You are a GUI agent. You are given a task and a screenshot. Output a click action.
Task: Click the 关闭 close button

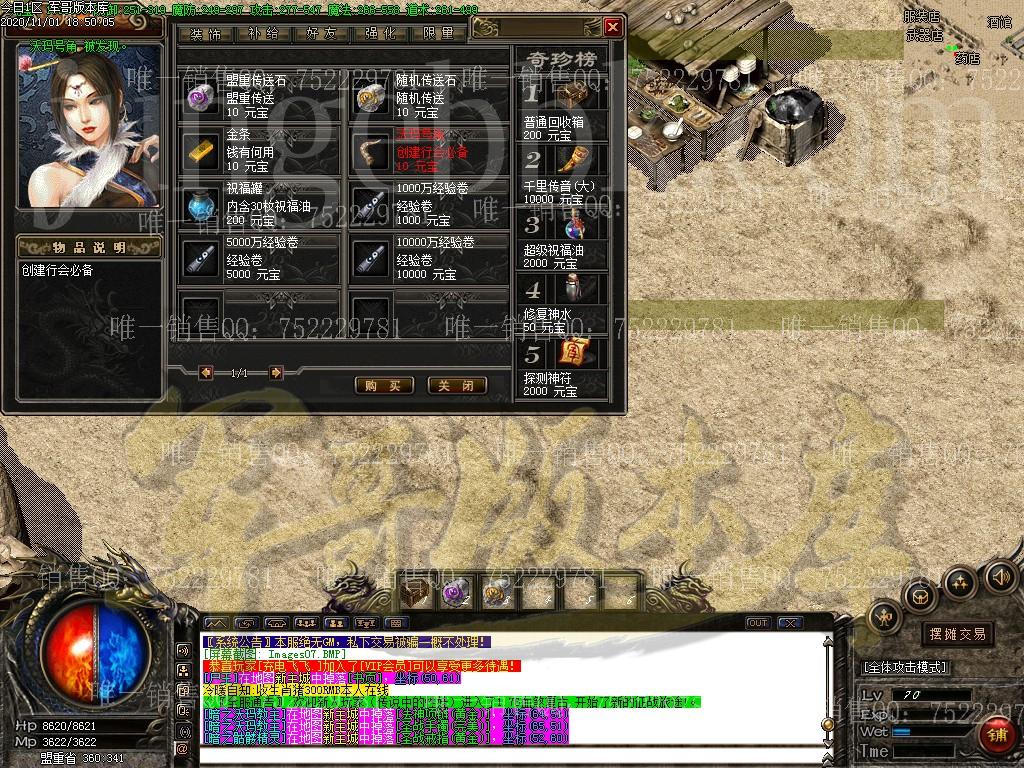tap(457, 385)
